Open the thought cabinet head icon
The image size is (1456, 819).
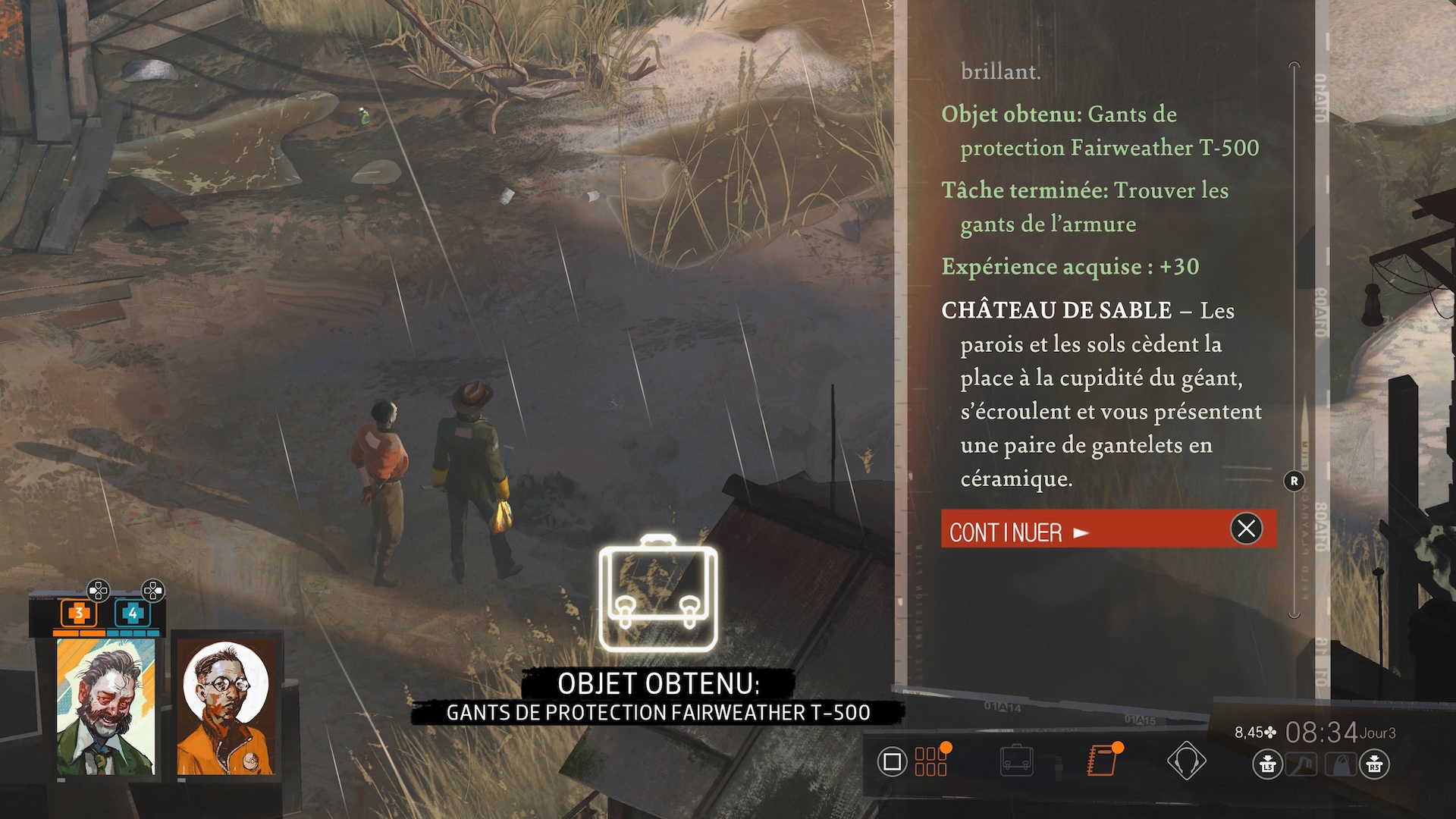(1186, 761)
